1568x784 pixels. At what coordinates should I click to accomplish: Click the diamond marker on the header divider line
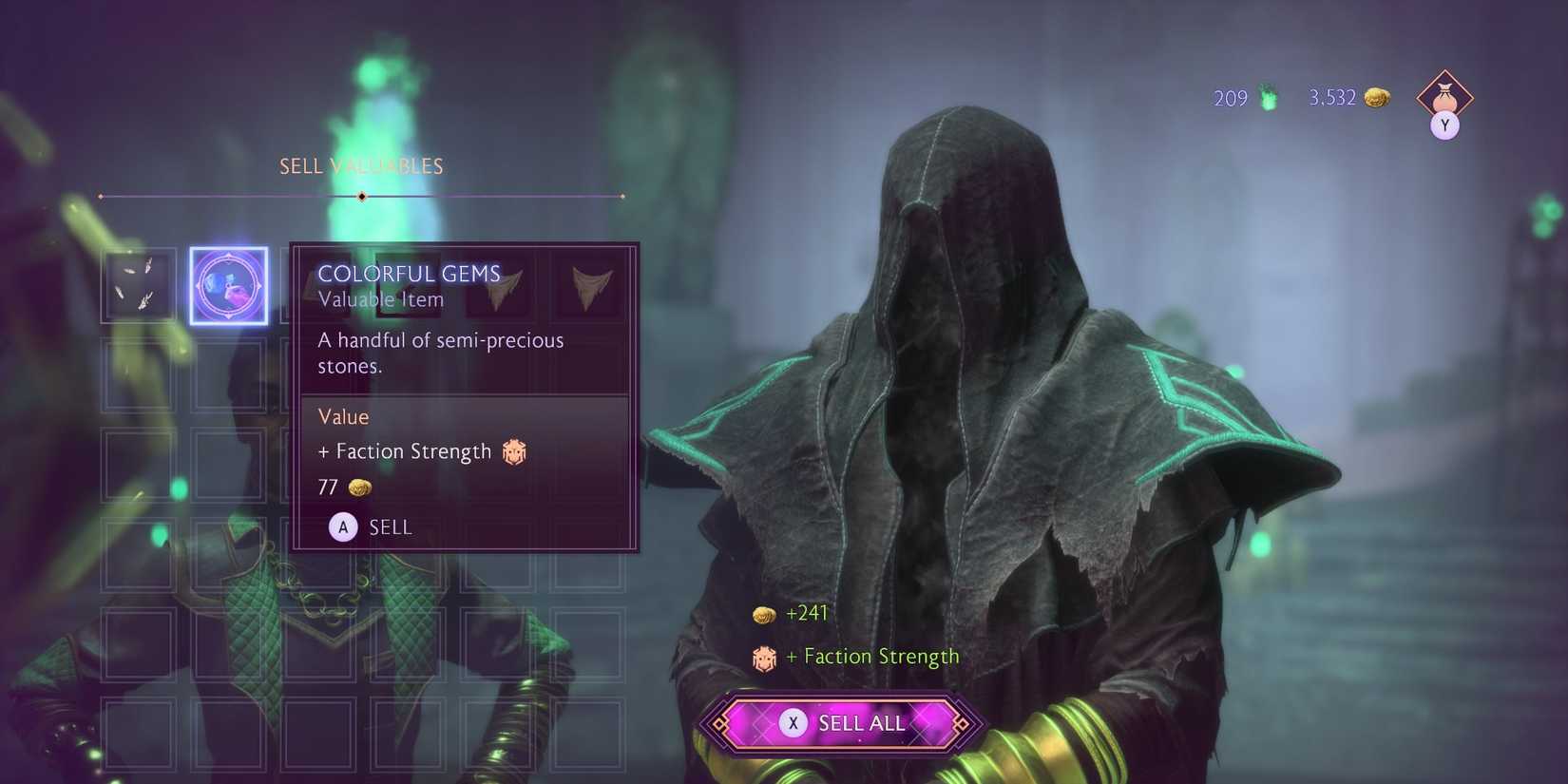pos(360,196)
